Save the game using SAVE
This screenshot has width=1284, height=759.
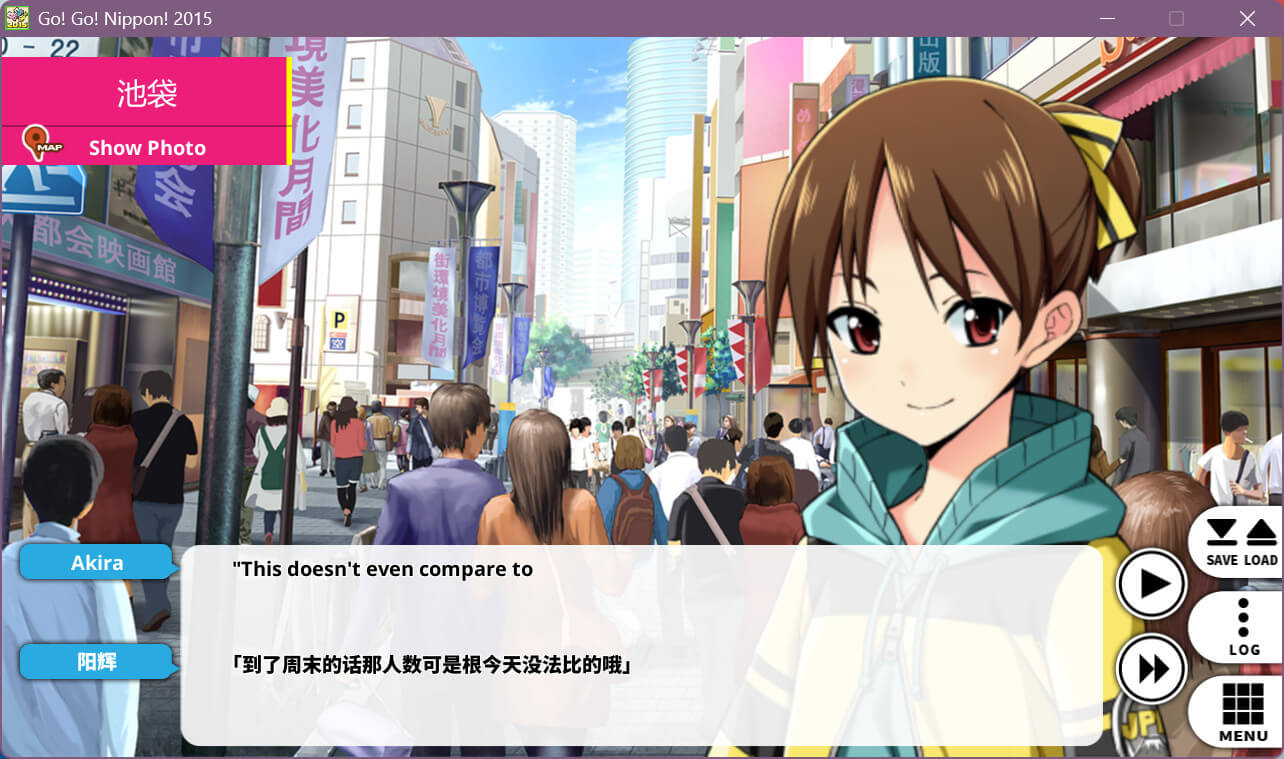(1221, 543)
